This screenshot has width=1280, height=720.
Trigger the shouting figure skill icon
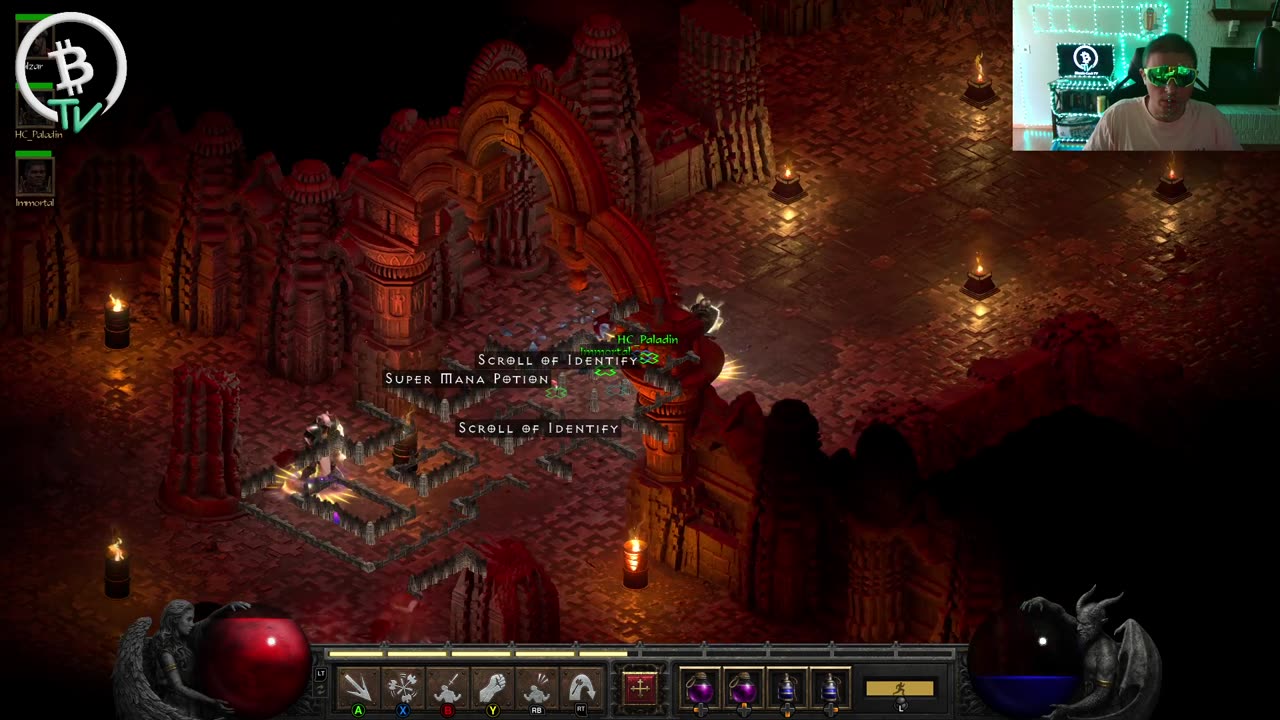pos(537,688)
